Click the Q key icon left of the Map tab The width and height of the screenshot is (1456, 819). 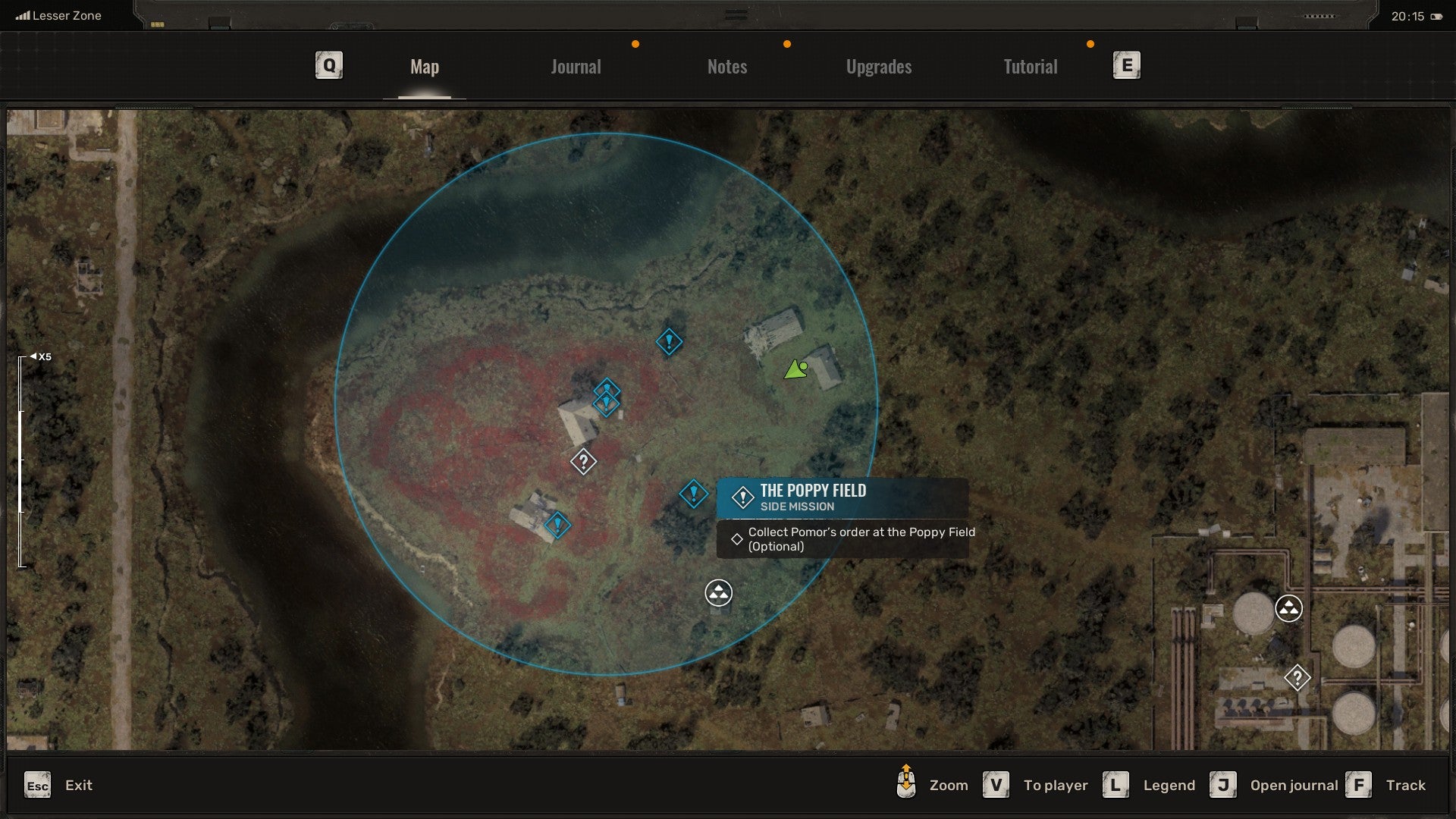[328, 65]
